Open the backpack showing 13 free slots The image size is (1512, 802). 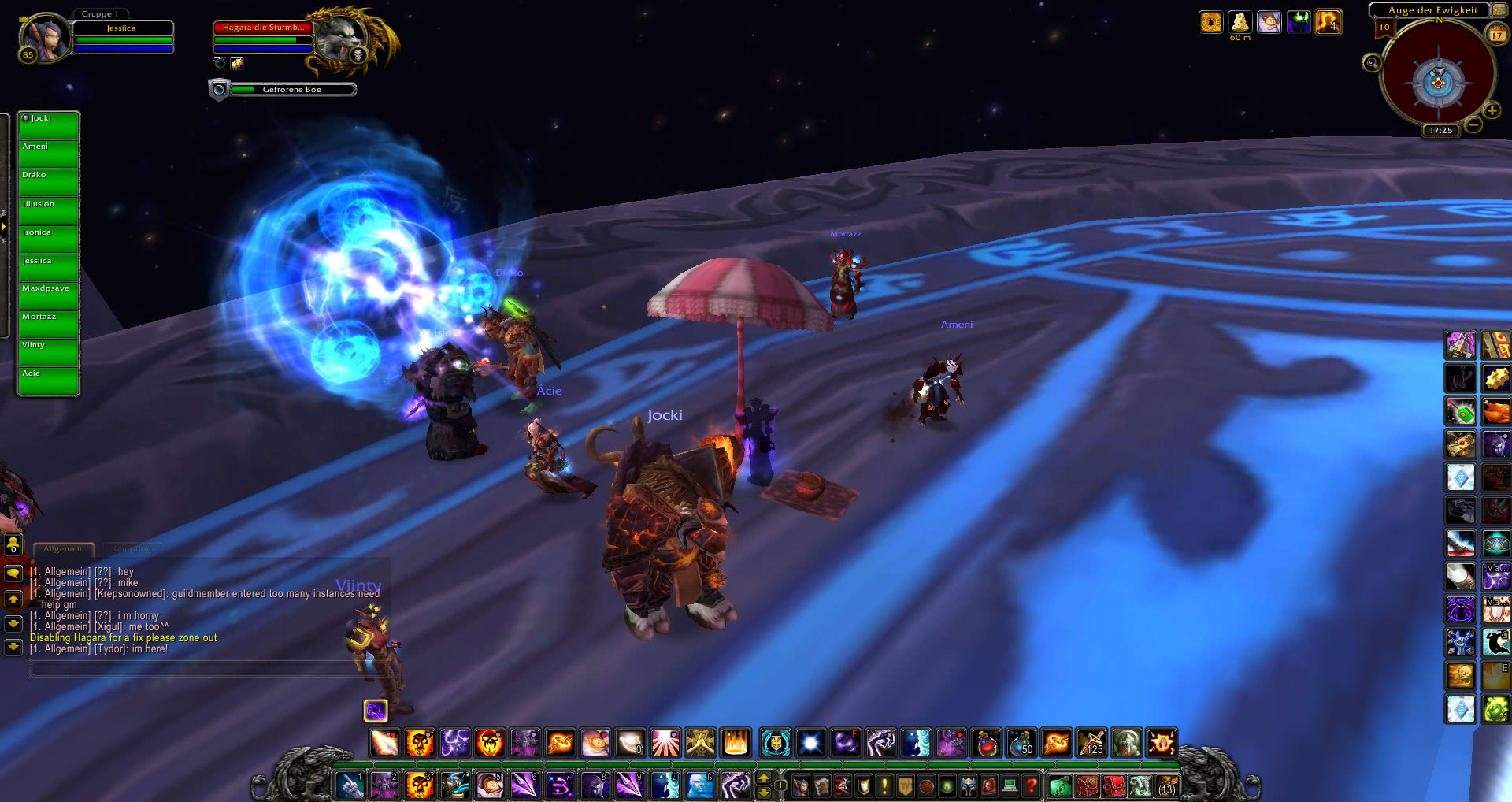pyautogui.click(x=1166, y=785)
